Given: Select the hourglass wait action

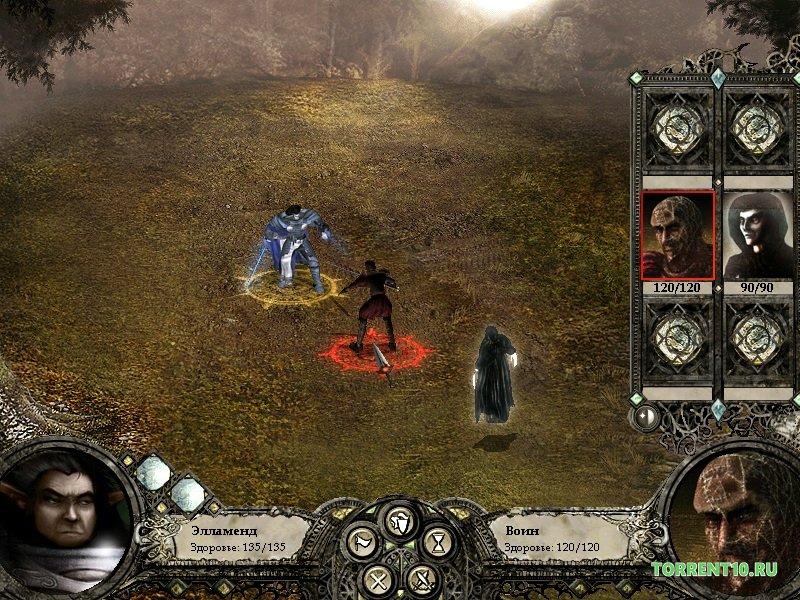Looking at the screenshot, I should click(438, 543).
